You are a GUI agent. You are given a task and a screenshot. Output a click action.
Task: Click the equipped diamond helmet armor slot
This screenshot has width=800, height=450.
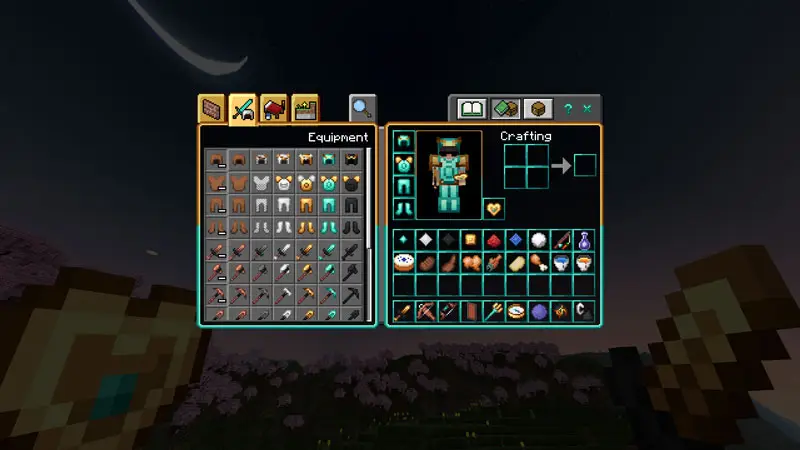coord(404,141)
